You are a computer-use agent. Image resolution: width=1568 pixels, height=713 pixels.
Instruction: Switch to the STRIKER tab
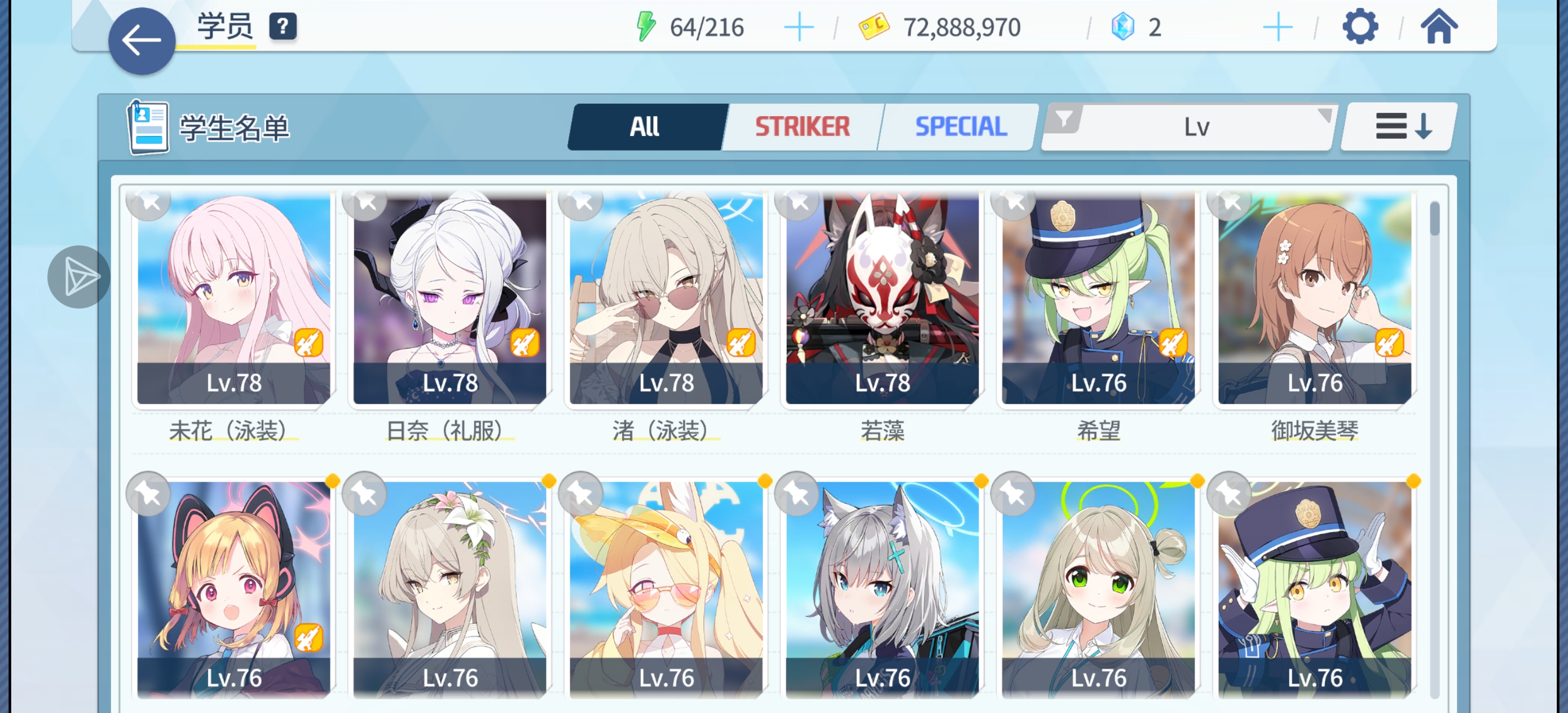click(801, 126)
